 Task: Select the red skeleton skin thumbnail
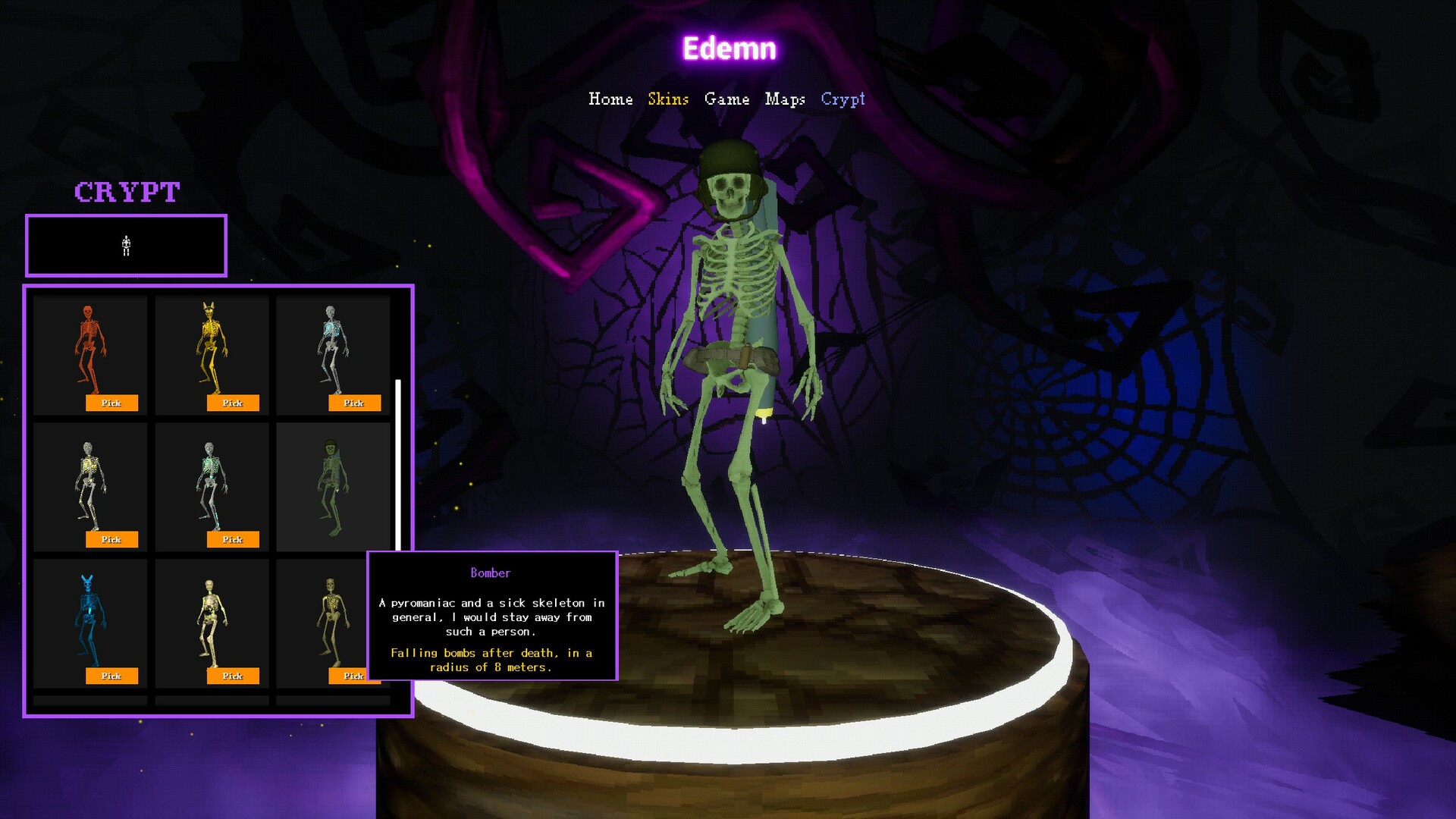click(x=89, y=349)
